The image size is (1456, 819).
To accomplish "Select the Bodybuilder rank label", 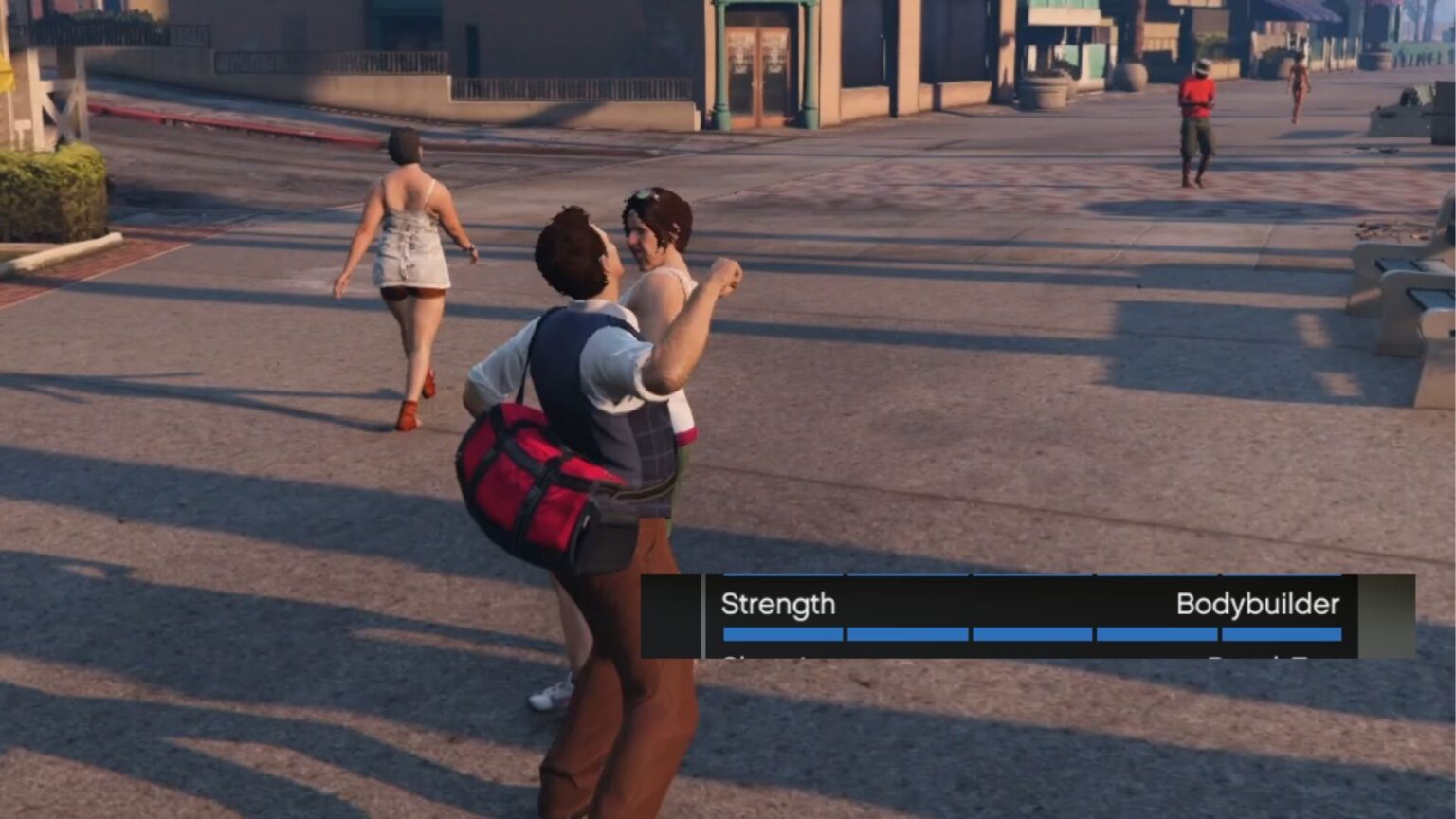I will coord(1258,605).
